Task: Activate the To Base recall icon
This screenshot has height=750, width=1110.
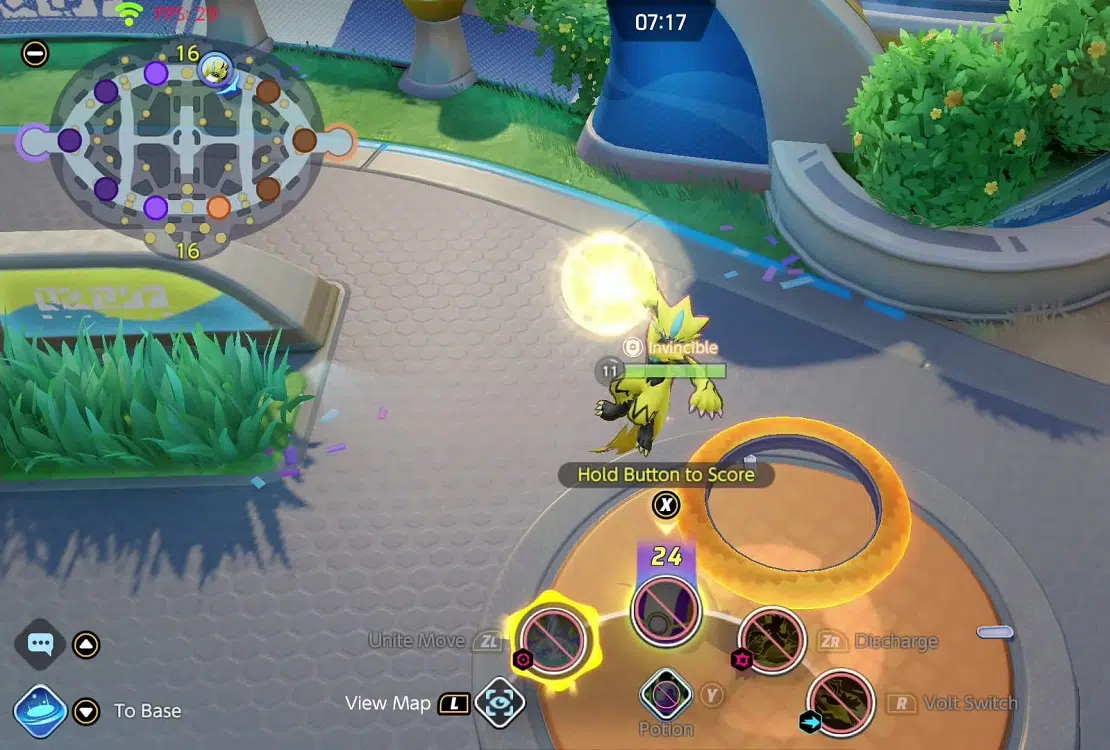Action: pos(41,711)
